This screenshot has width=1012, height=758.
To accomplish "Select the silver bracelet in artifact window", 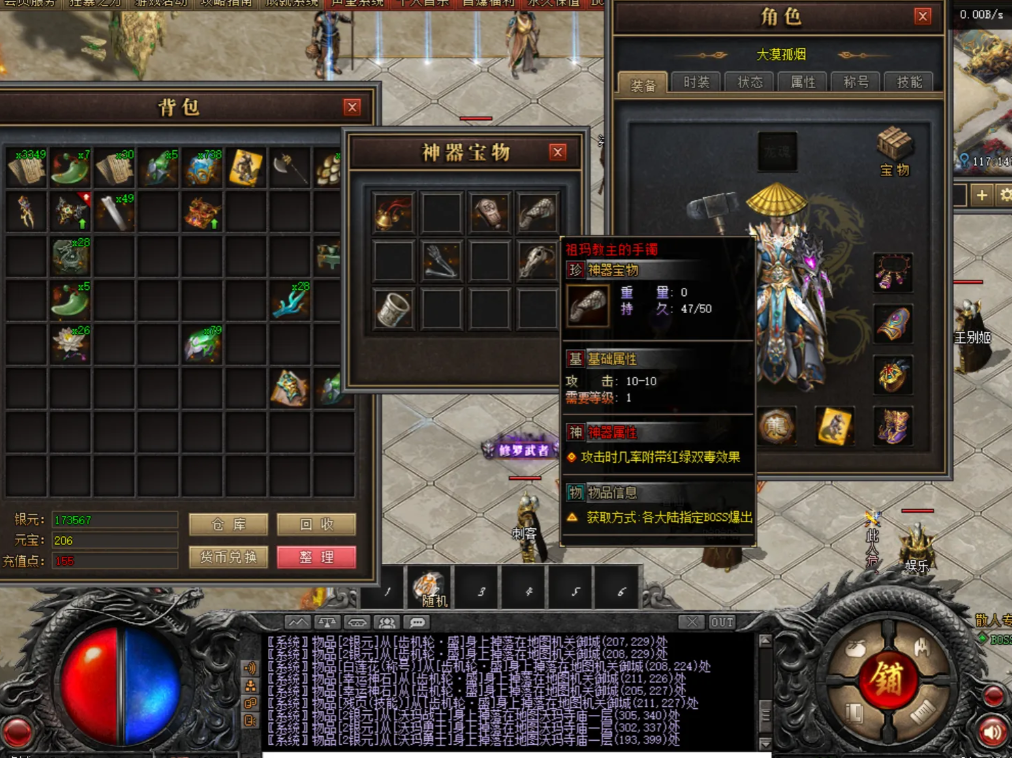I will 393,309.
